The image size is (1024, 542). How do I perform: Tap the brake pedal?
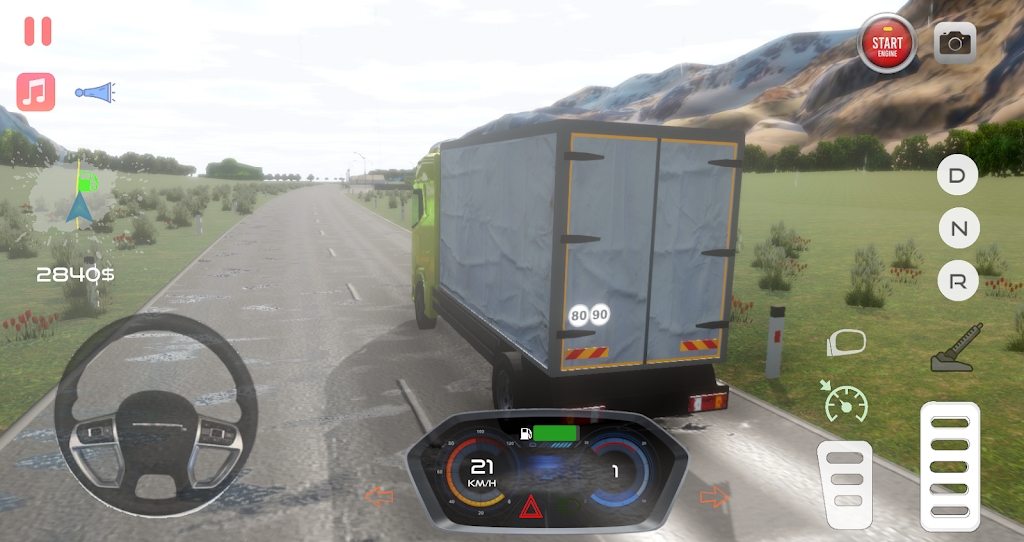pyautogui.click(x=845, y=483)
